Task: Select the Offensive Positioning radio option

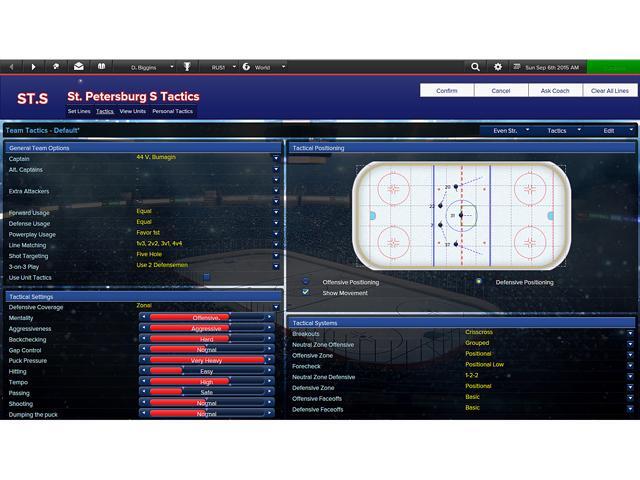Action: (x=306, y=282)
